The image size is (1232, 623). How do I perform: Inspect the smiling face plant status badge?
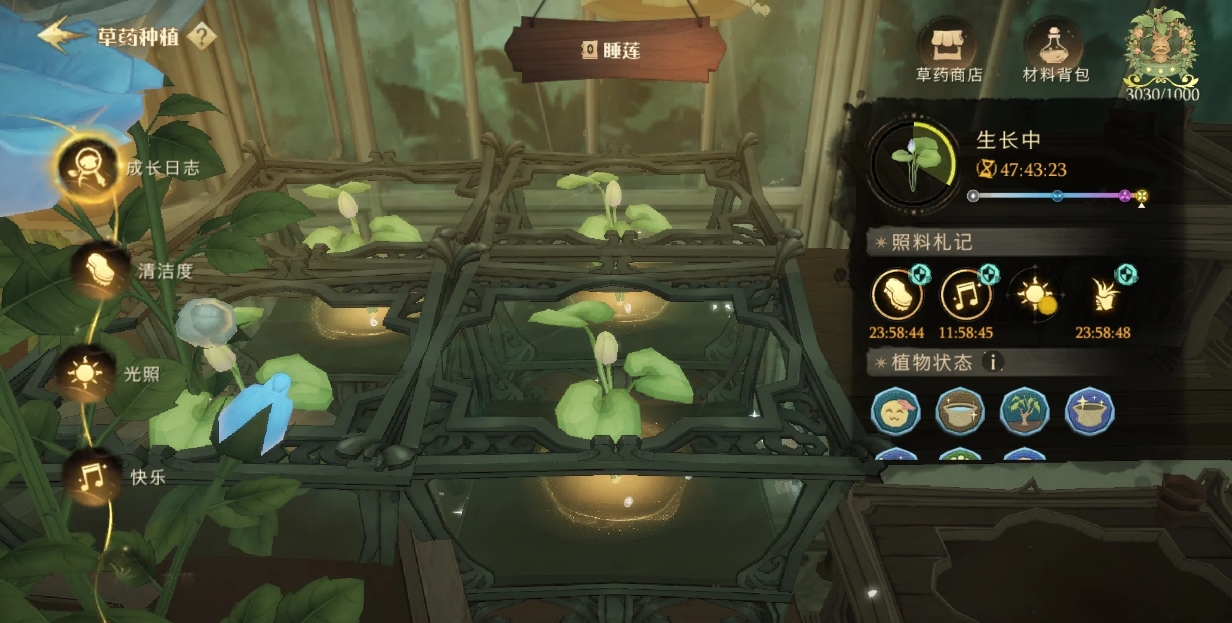tap(896, 412)
